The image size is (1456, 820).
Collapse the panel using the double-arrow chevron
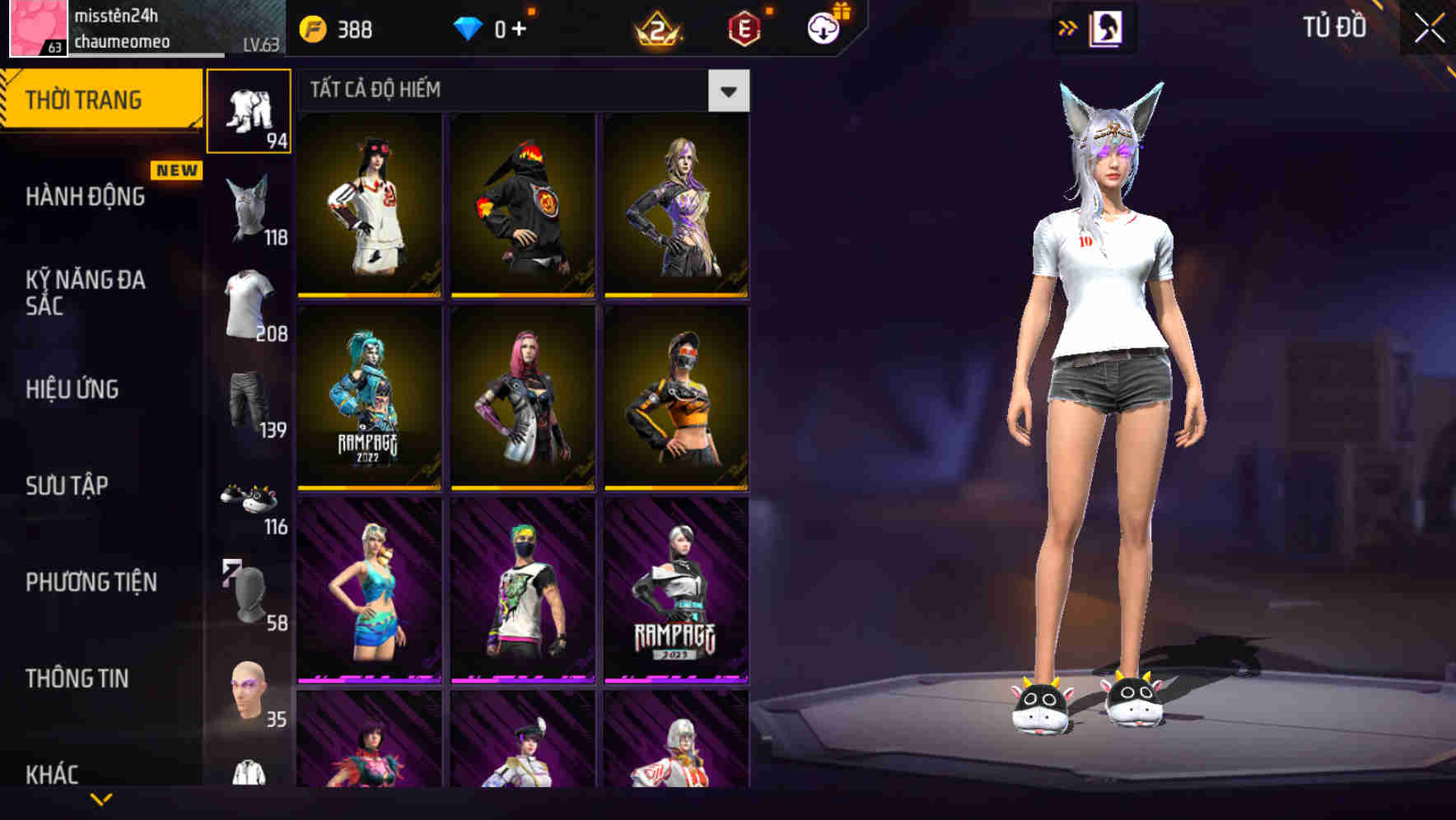coord(1069,27)
